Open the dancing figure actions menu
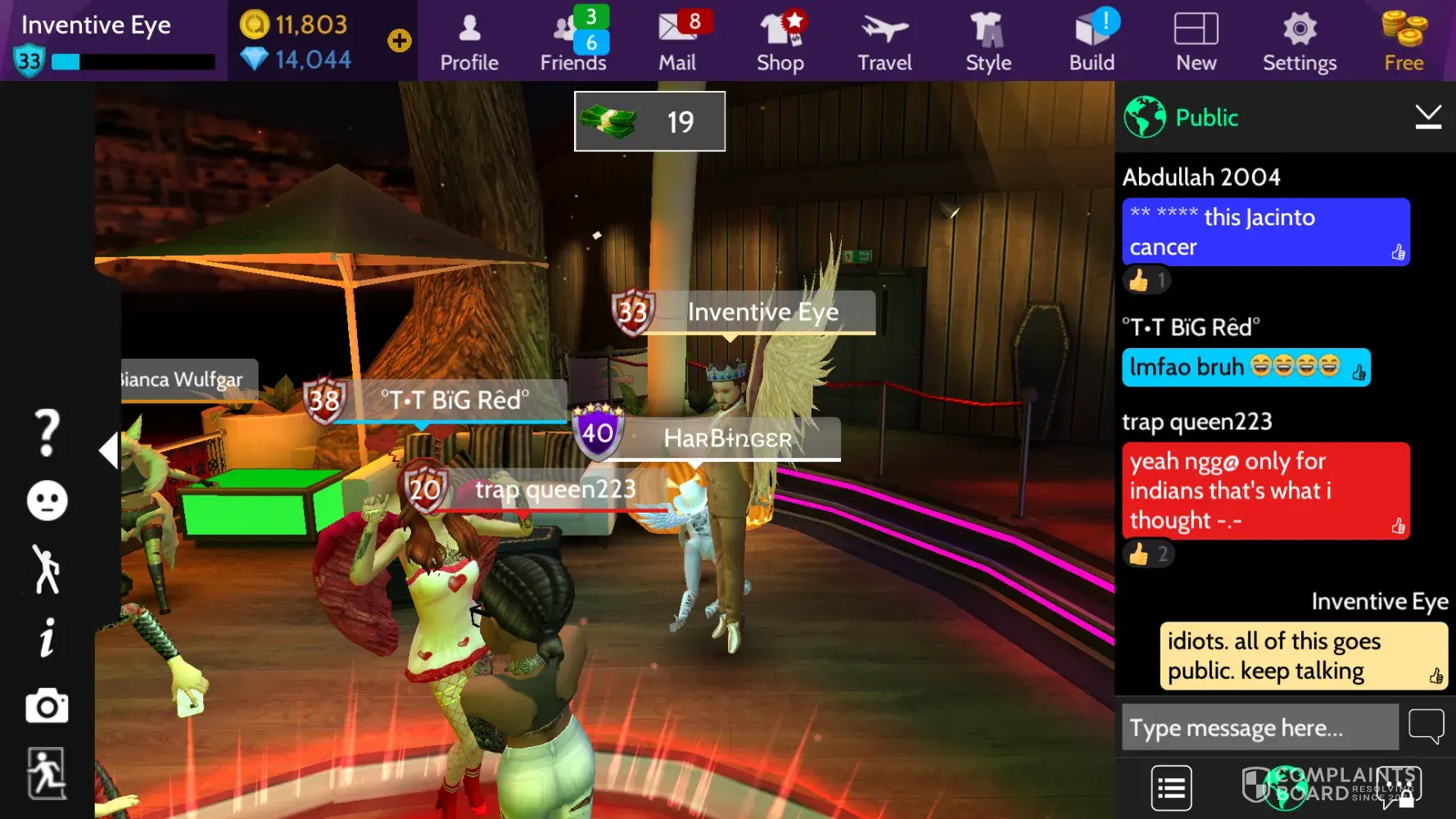This screenshot has height=819, width=1456. (x=47, y=569)
